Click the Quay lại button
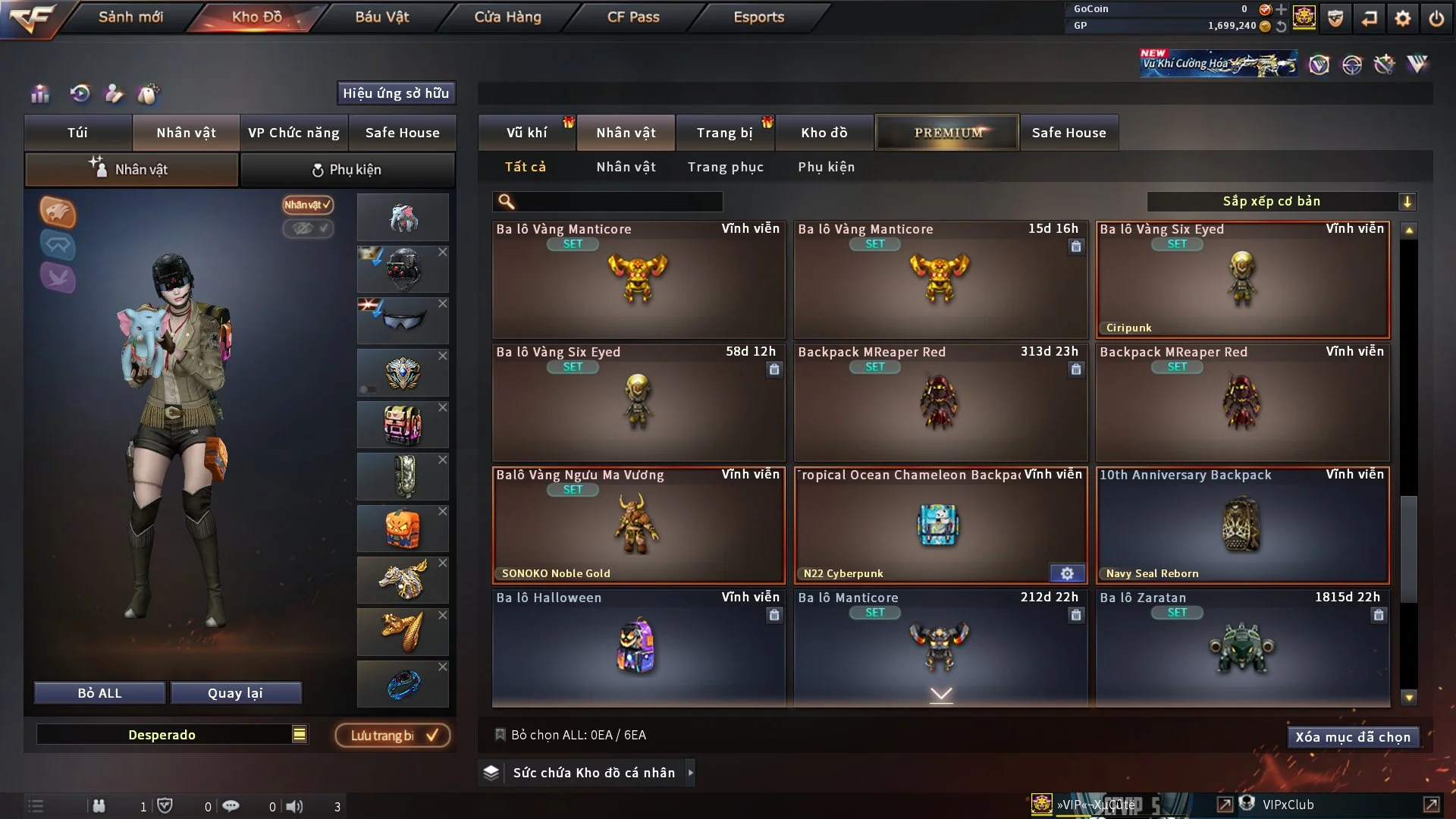This screenshot has width=1456, height=819. tap(235, 693)
